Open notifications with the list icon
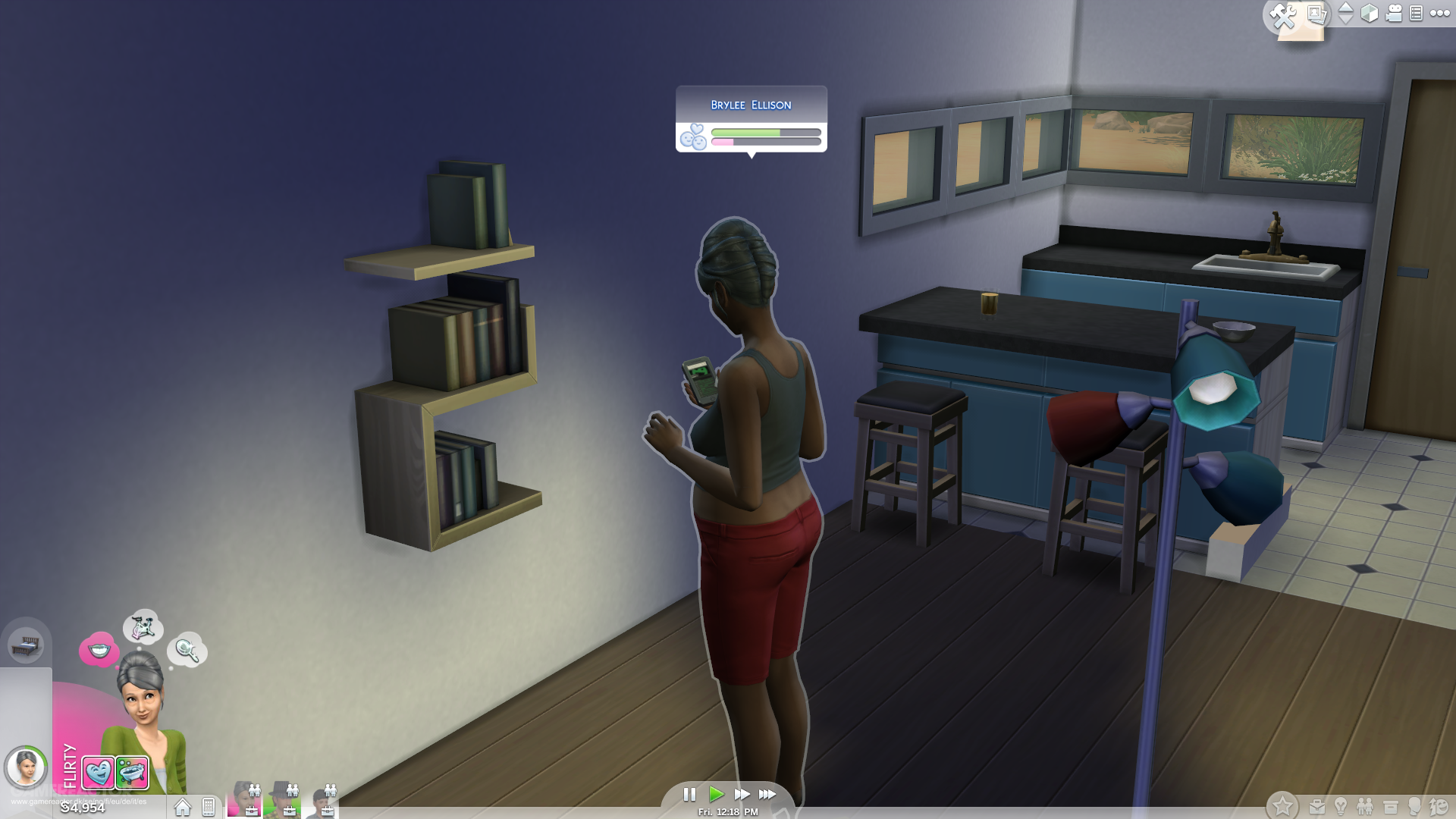The image size is (1456, 819). [1417, 14]
